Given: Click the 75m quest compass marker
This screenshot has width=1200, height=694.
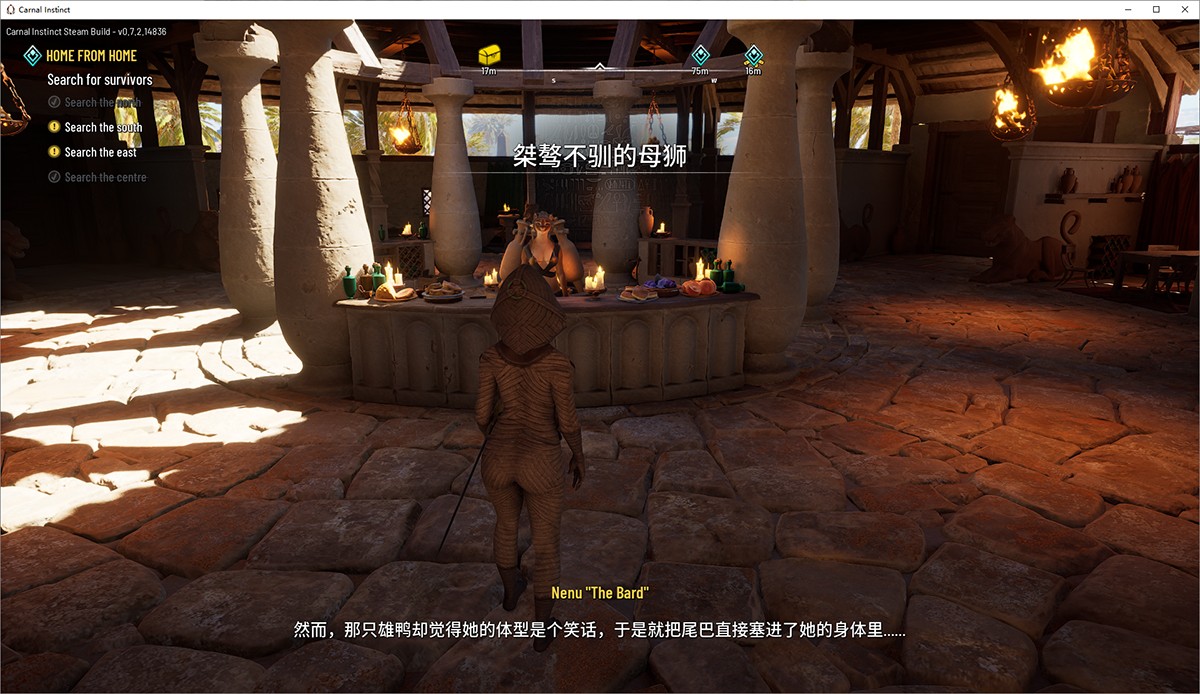Looking at the screenshot, I should click(x=700, y=55).
